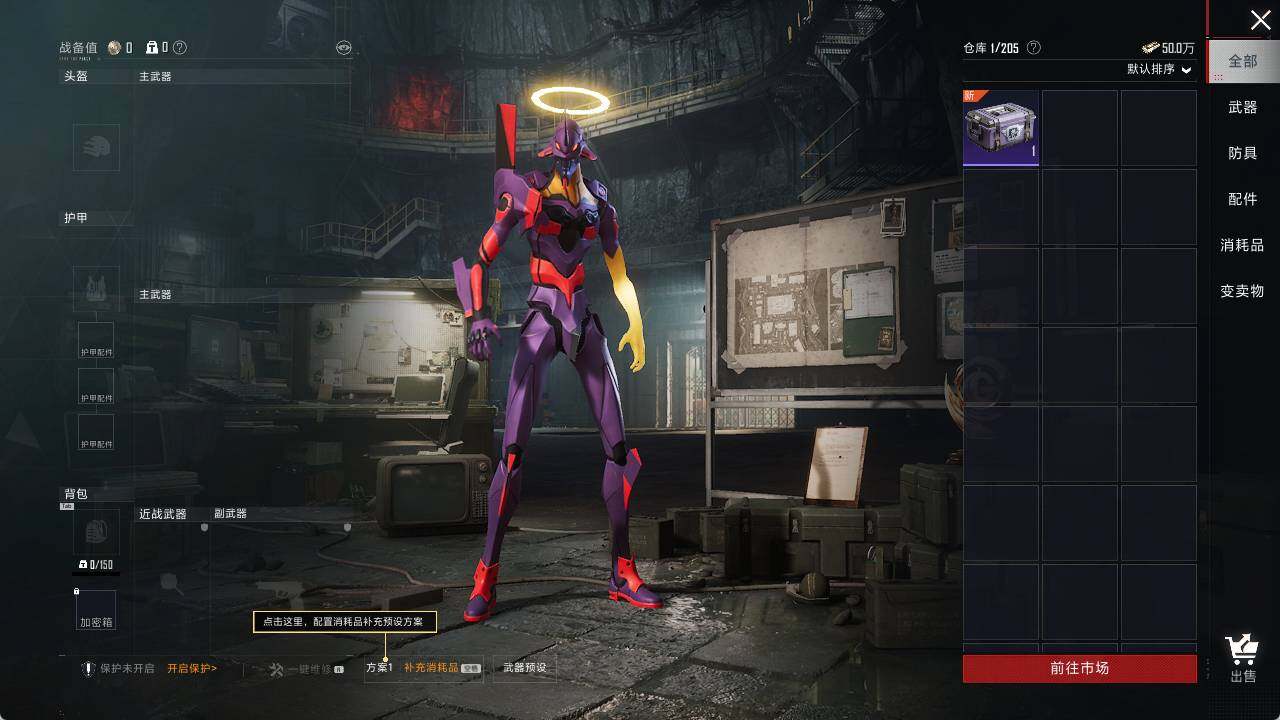
Task: Enable protection with 开启保护
Action: (x=192, y=668)
